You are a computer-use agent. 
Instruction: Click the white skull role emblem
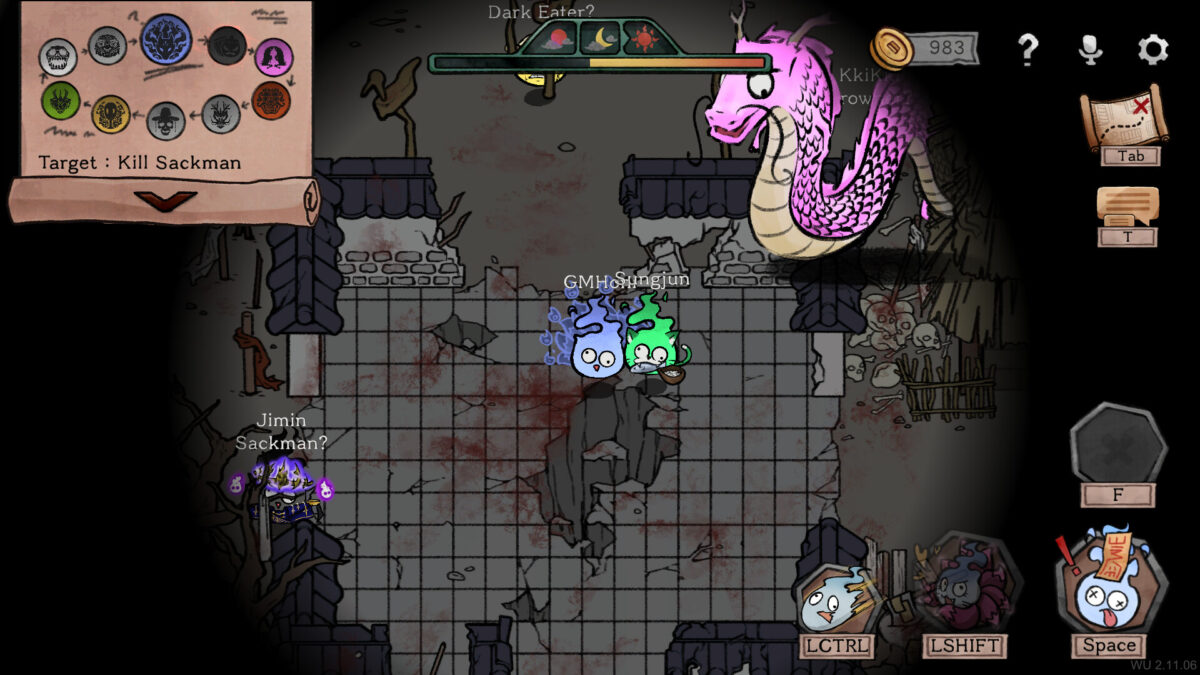tap(58, 57)
